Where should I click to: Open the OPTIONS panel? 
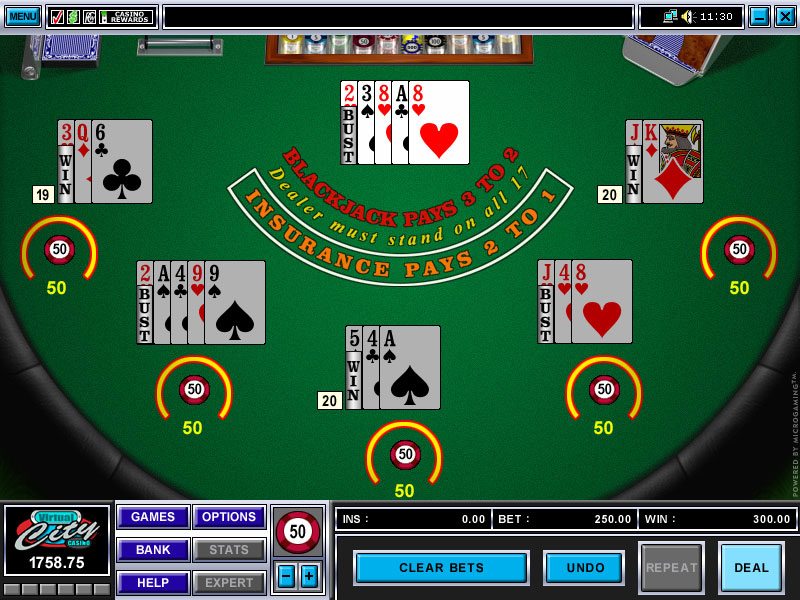(229, 517)
